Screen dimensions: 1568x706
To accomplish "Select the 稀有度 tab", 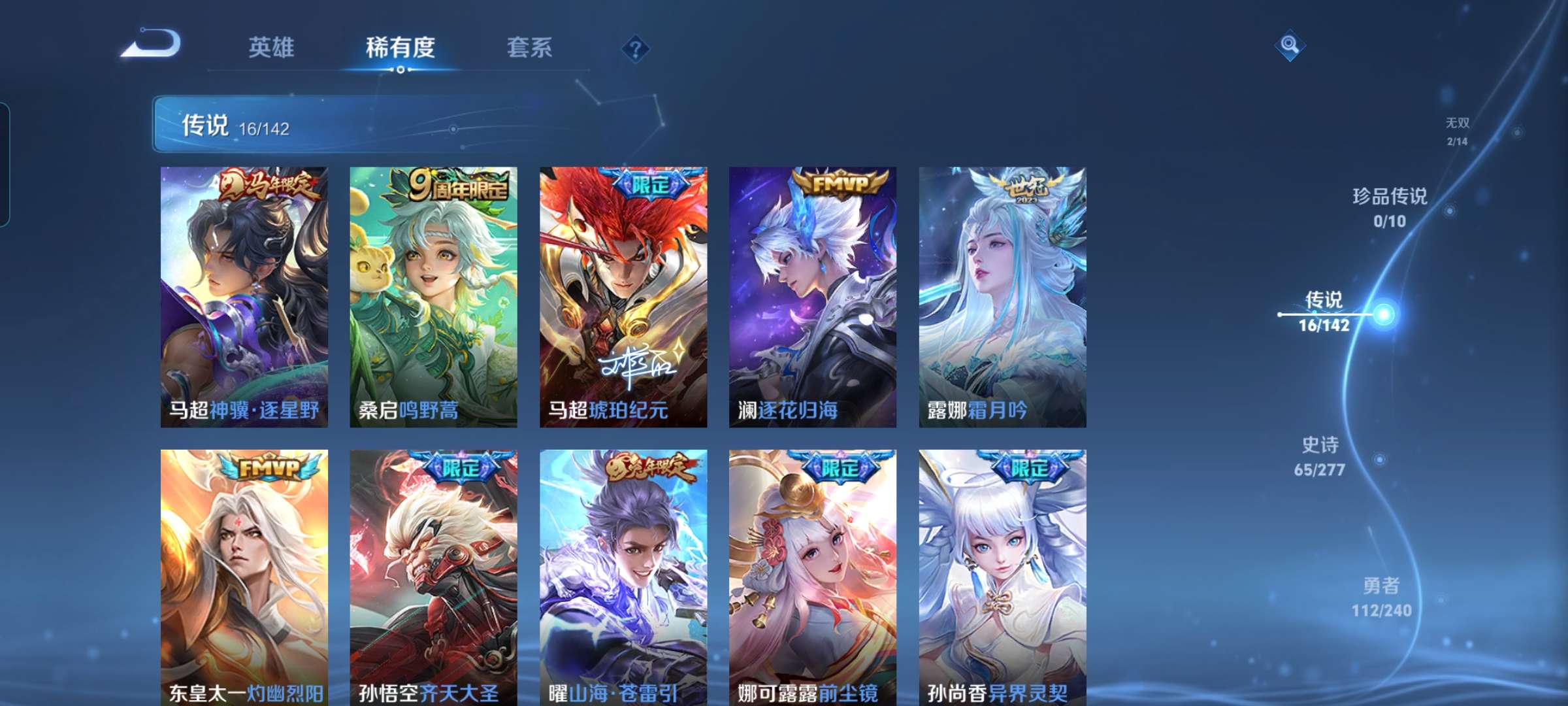I will coord(401,47).
